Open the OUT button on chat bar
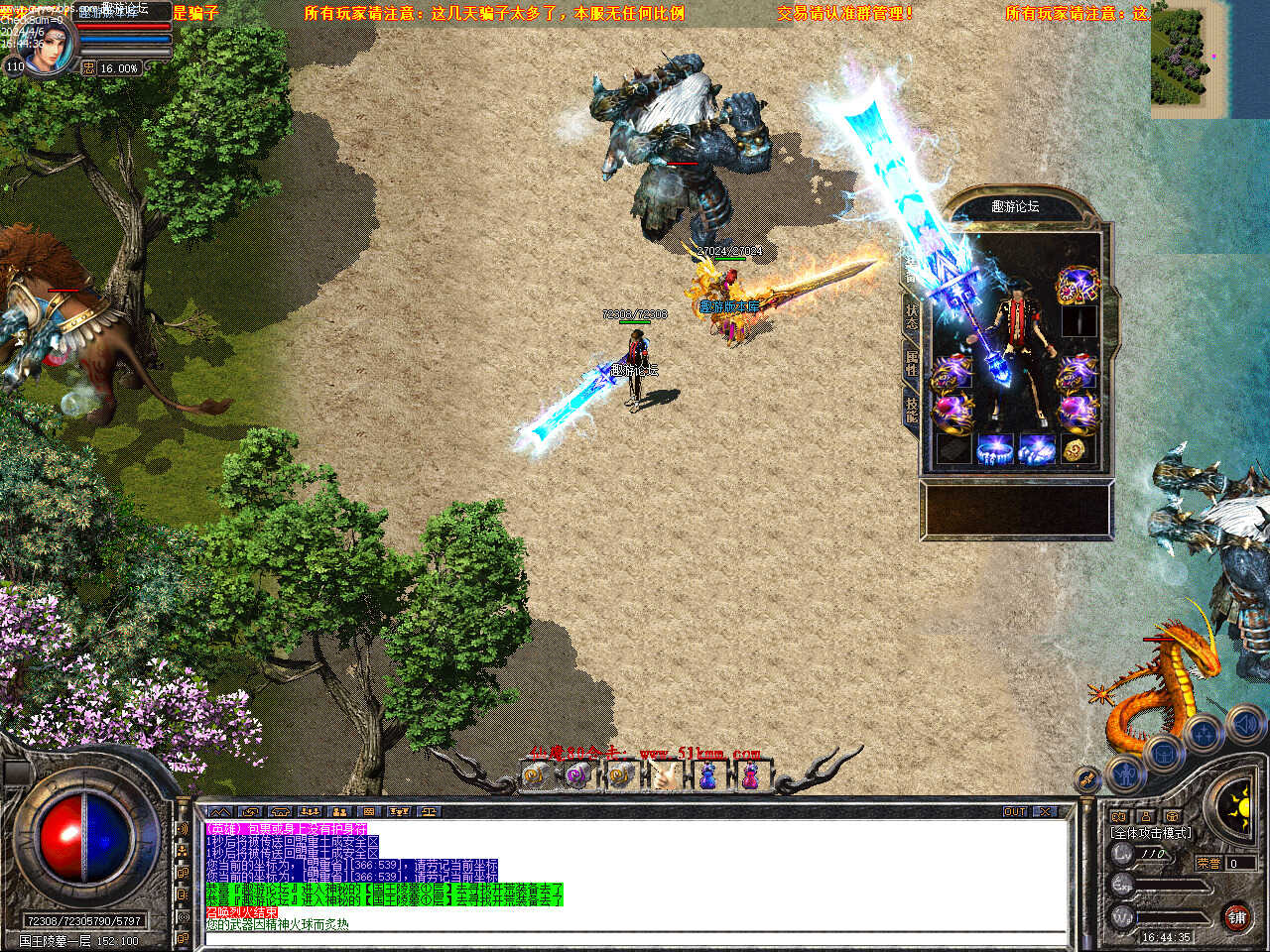 tap(1015, 811)
